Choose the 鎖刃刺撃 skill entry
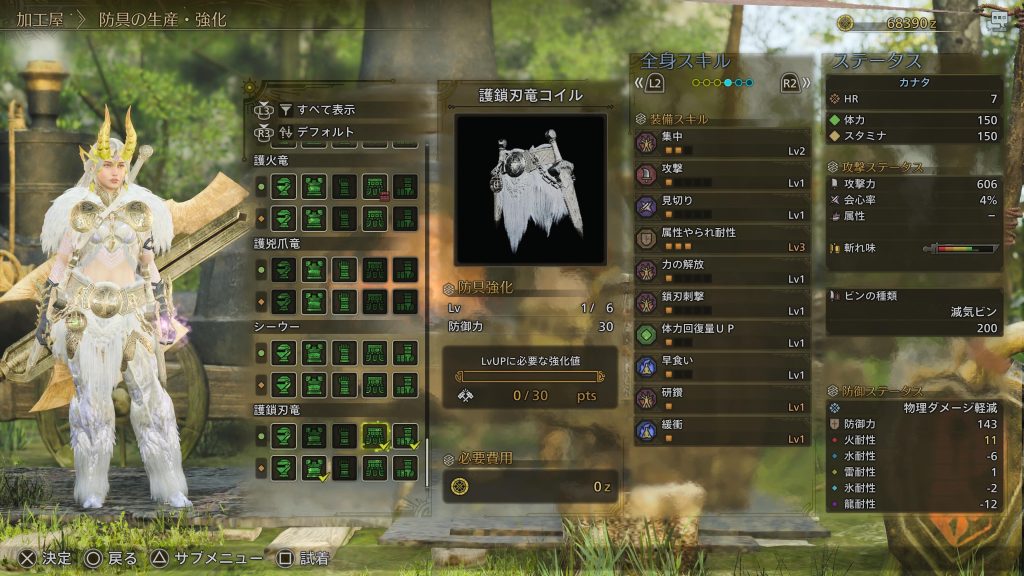1024x576 pixels. 721,303
